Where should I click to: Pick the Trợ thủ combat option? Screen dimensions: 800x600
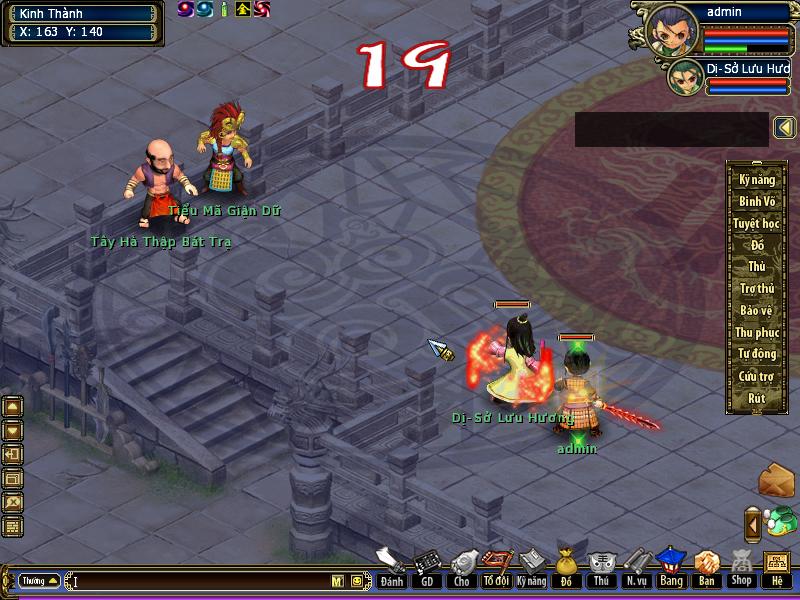click(757, 289)
